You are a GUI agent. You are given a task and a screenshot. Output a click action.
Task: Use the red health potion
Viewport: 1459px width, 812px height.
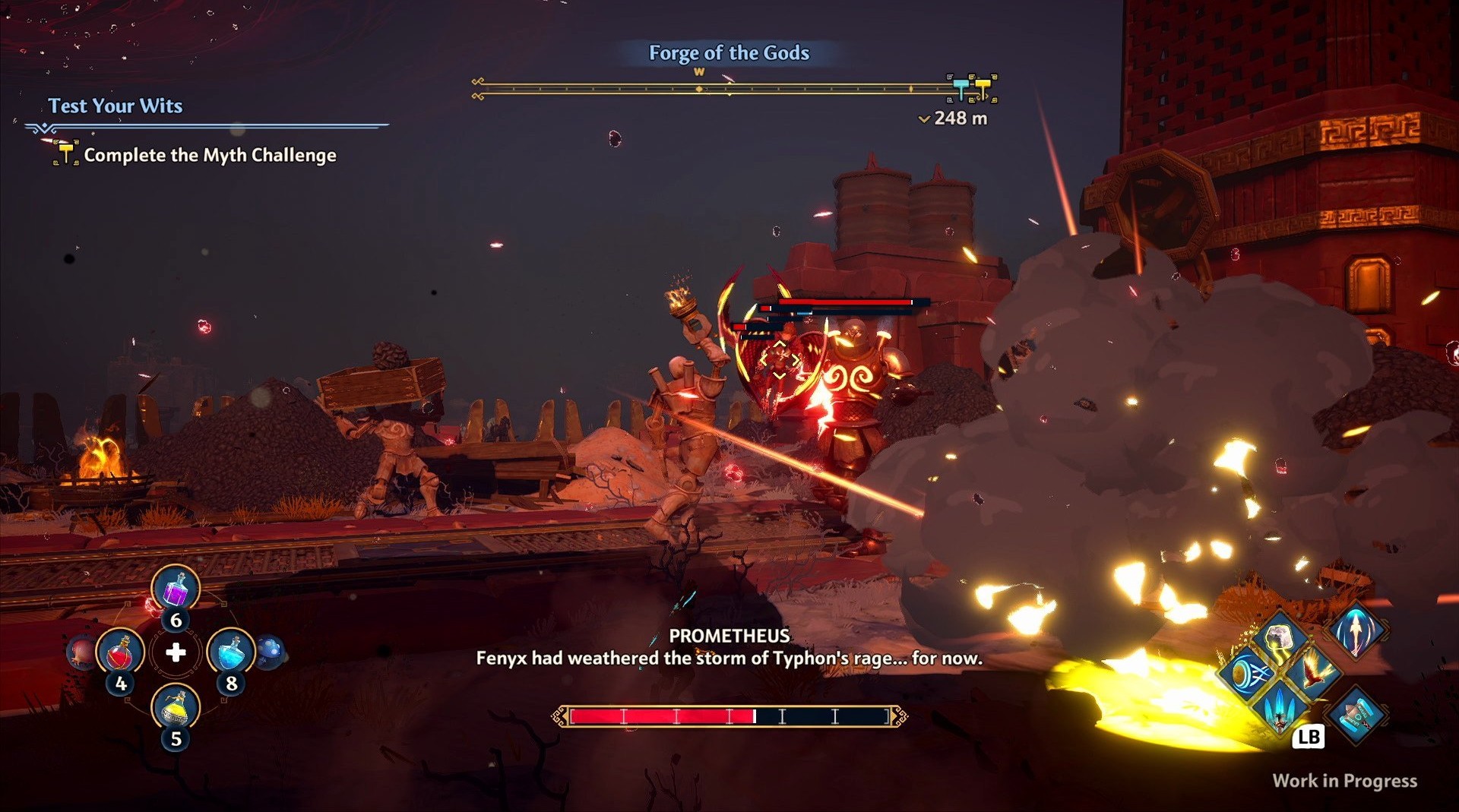click(120, 652)
